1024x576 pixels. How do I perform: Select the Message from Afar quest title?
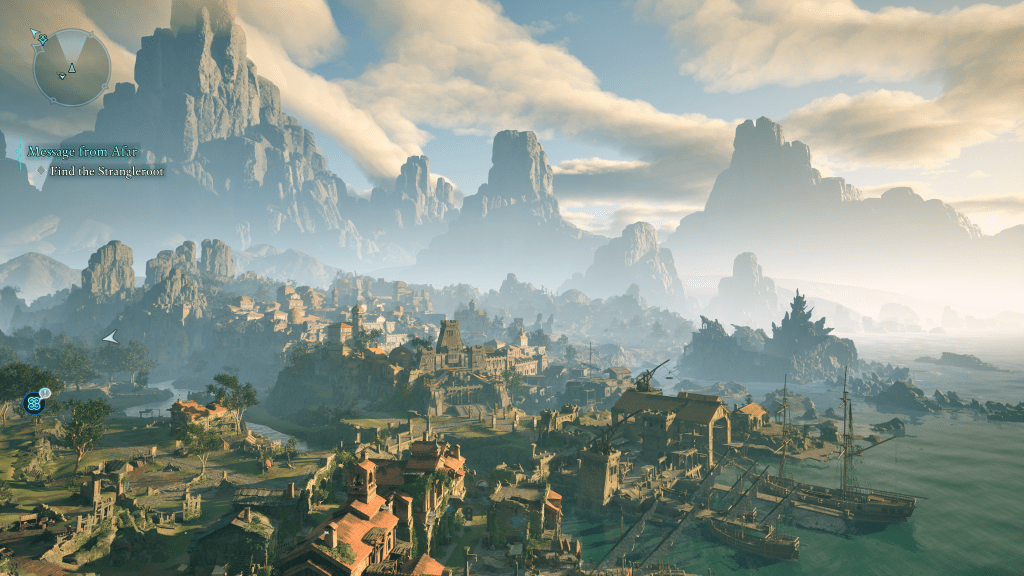tap(82, 152)
